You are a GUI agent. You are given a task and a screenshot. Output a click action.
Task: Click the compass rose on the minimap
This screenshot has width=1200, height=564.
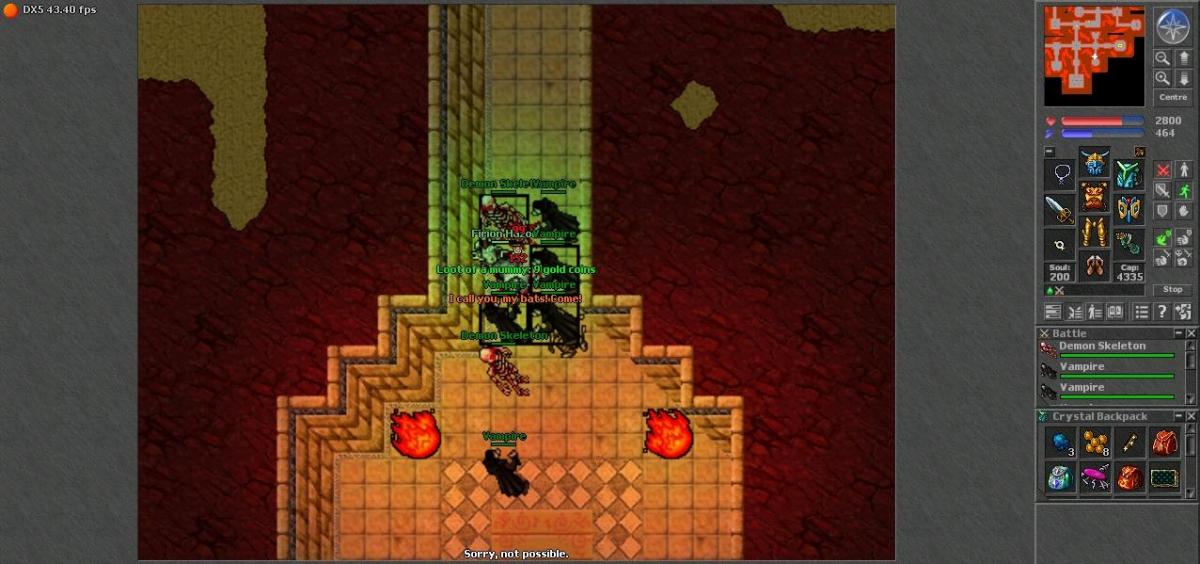click(1172, 25)
